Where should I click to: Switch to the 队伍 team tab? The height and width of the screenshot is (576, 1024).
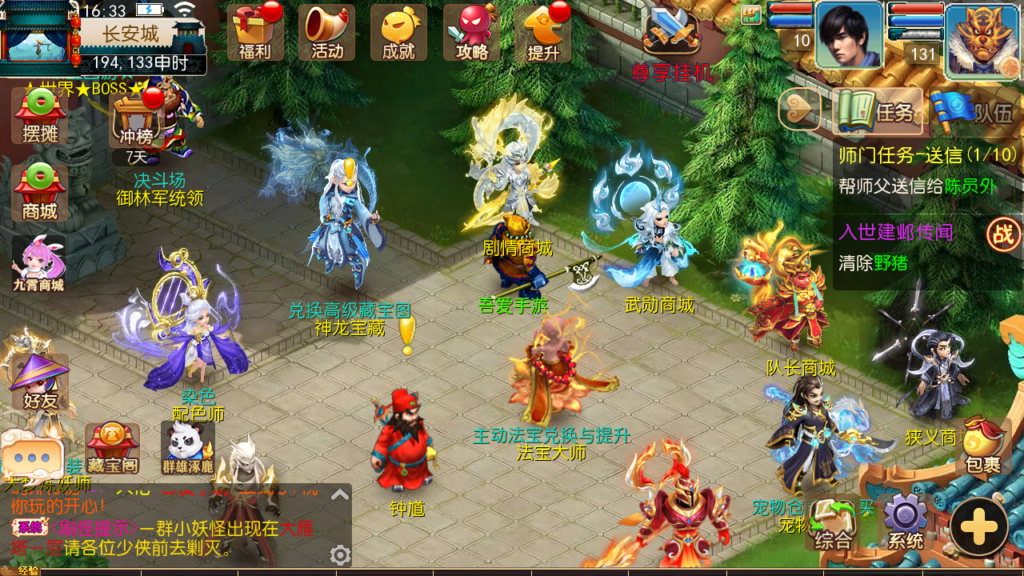point(972,111)
